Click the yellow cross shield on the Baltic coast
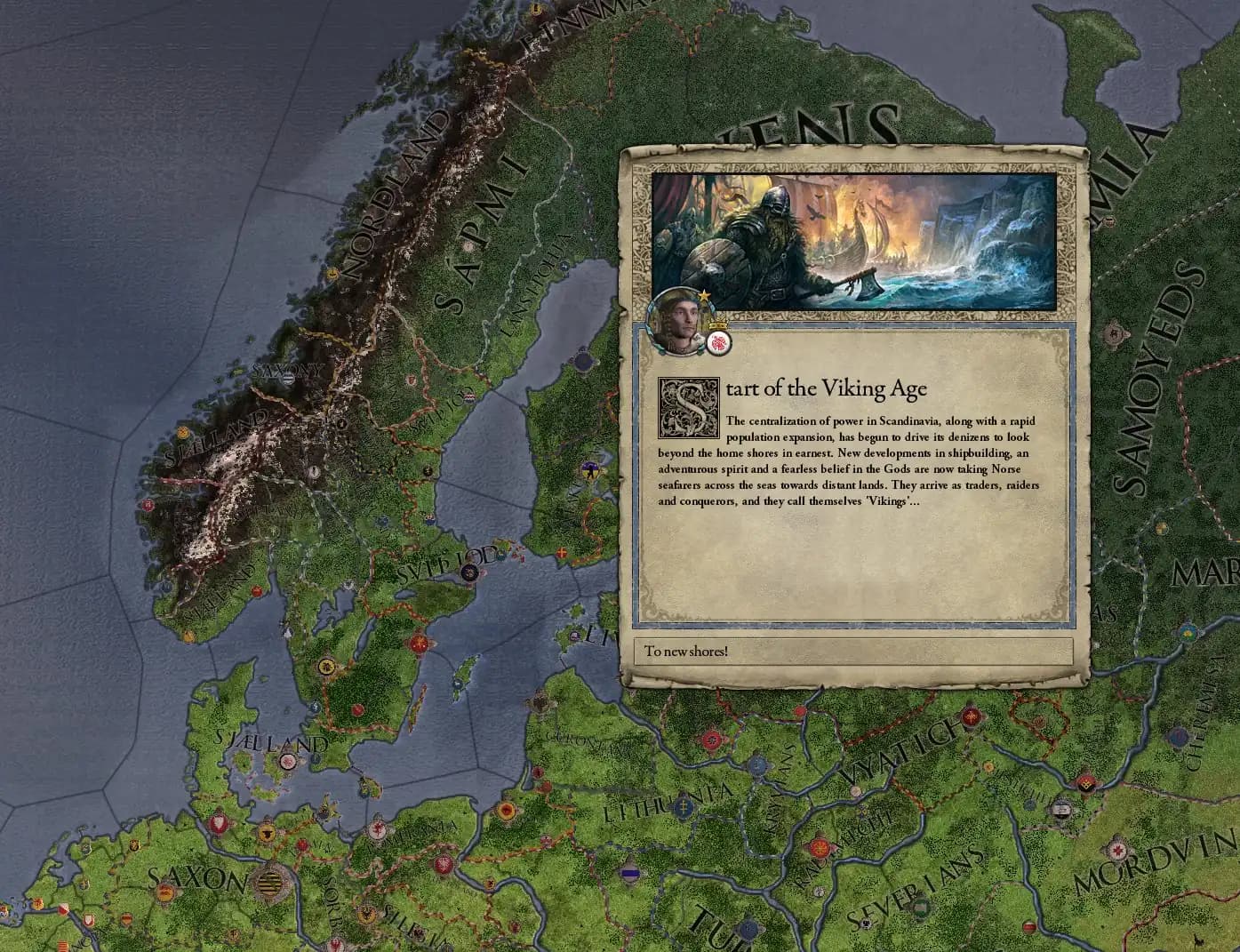Screen dimensions: 1240x952 [x=560, y=552]
